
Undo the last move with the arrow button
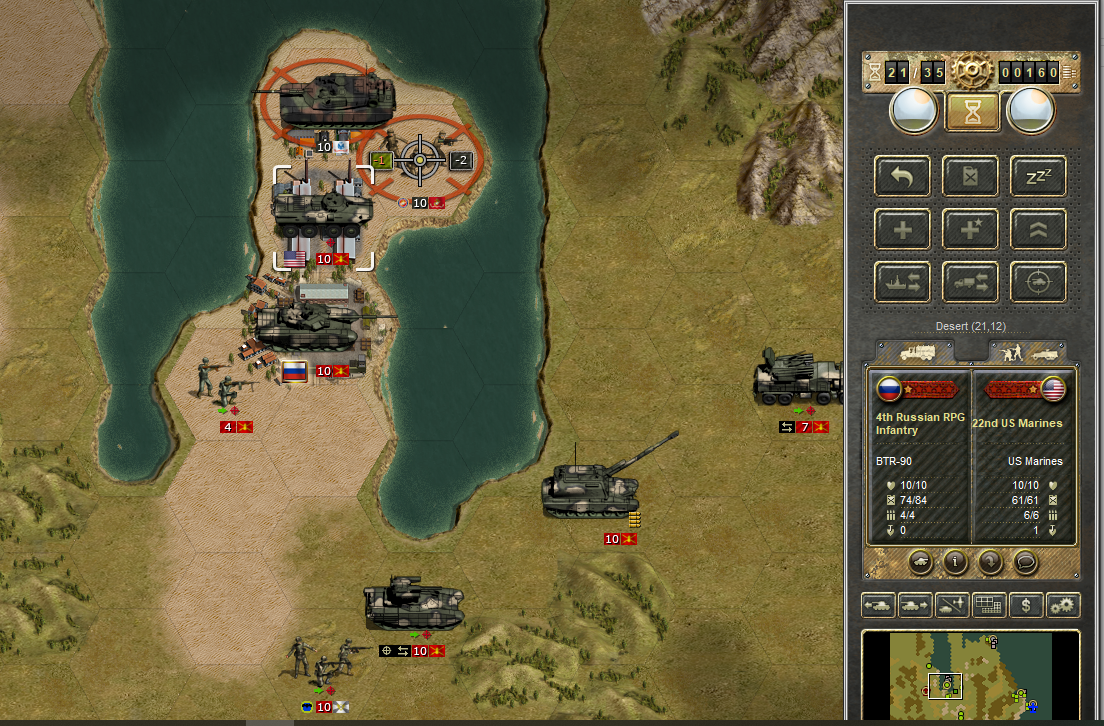(903, 177)
